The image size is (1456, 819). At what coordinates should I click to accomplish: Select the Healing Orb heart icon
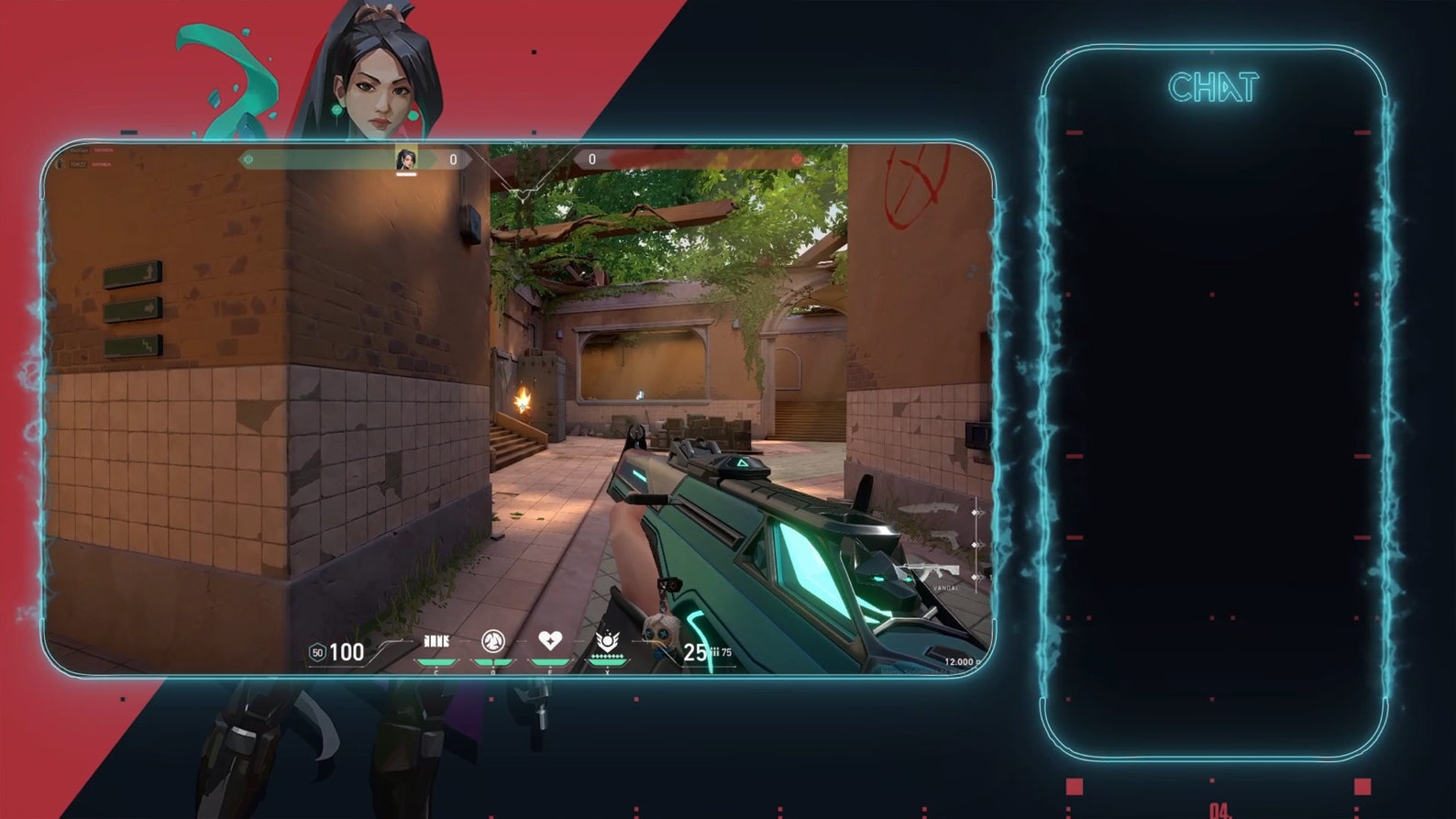coord(549,639)
